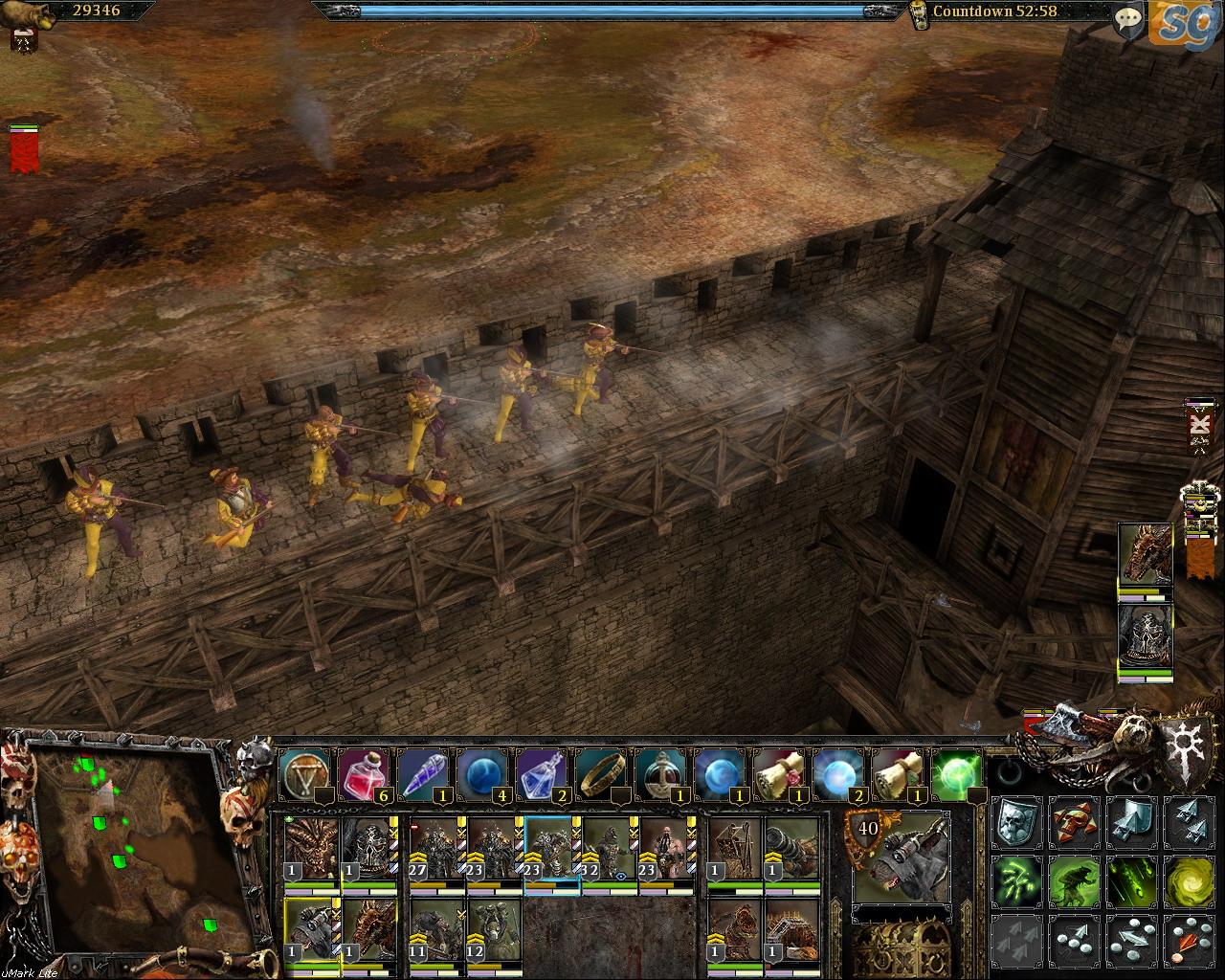Activate the red skull with arrows command
This screenshot has width=1225, height=980.
tap(1074, 823)
